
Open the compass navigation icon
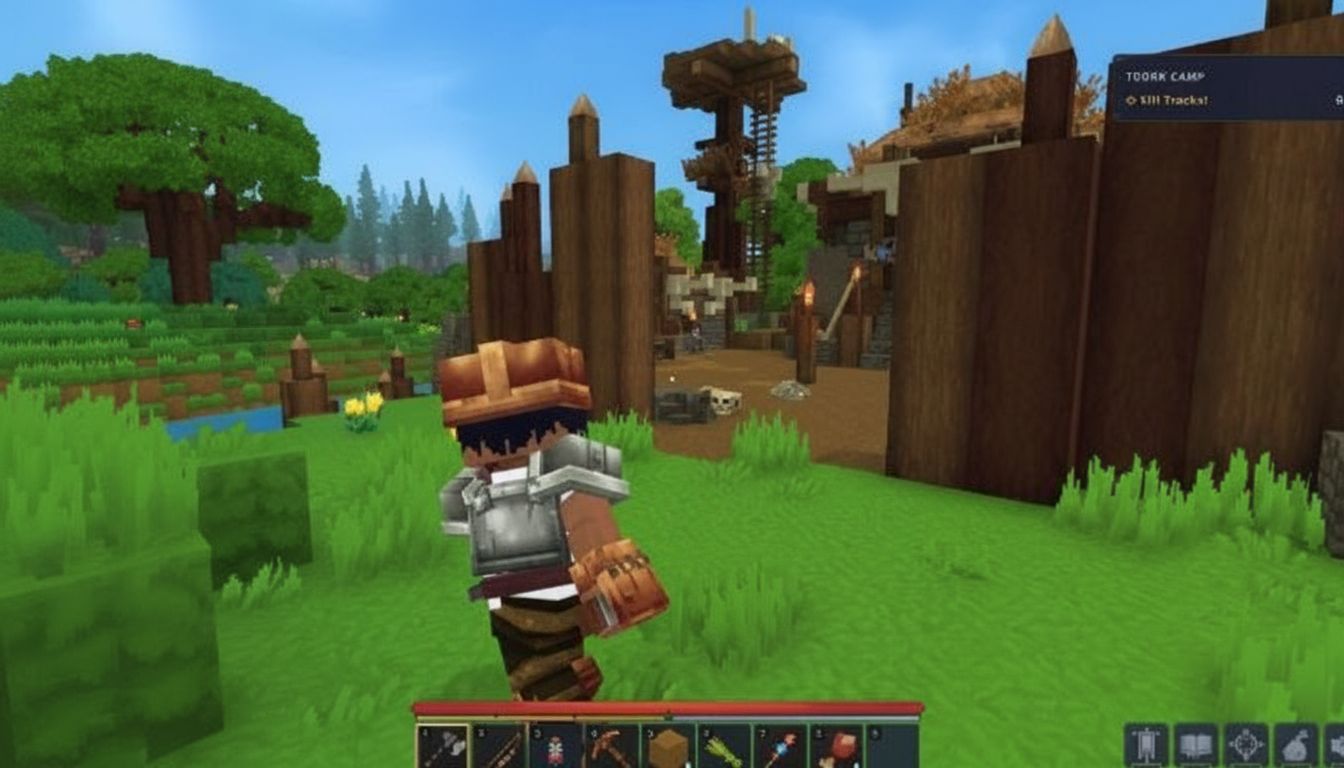(x=1246, y=743)
